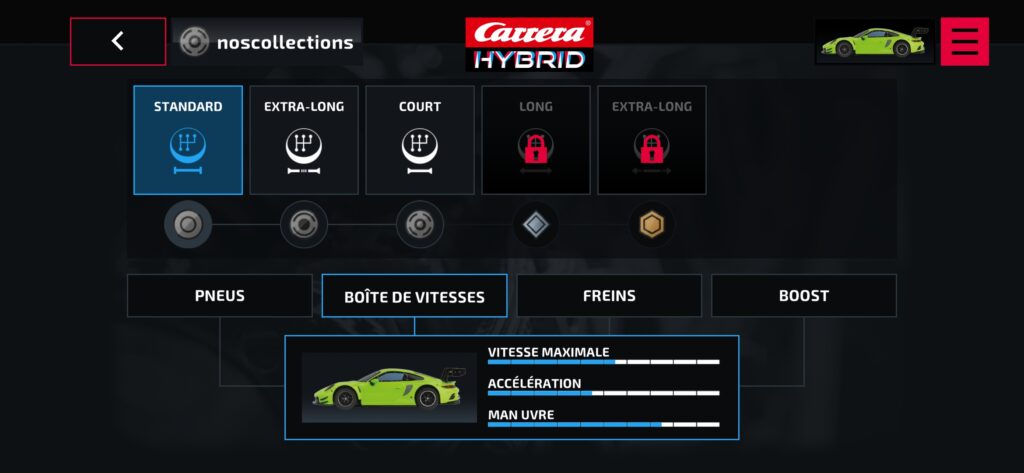Image resolution: width=1024 pixels, height=473 pixels.
Task: Select the gold hexagon tier icon
Action: (x=652, y=225)
